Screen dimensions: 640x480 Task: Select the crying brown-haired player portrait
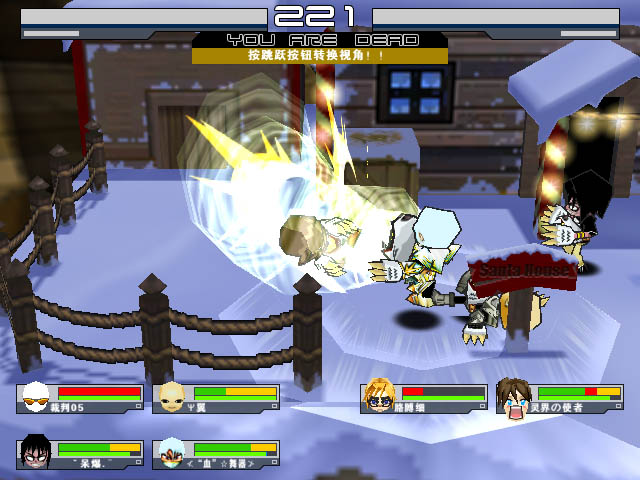[515, 397]
